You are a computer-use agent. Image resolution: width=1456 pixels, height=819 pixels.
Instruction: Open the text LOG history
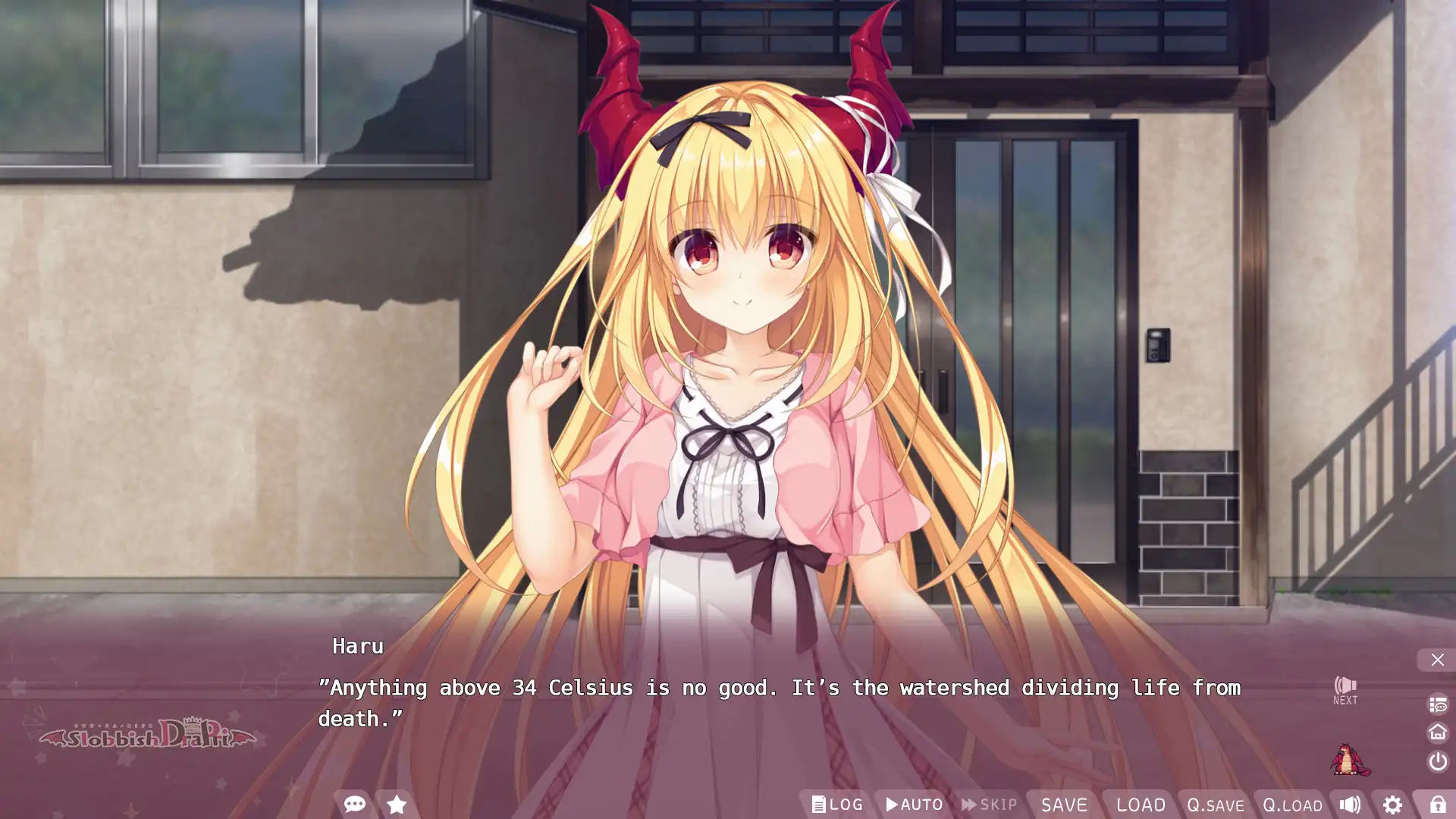coord(837,805)
